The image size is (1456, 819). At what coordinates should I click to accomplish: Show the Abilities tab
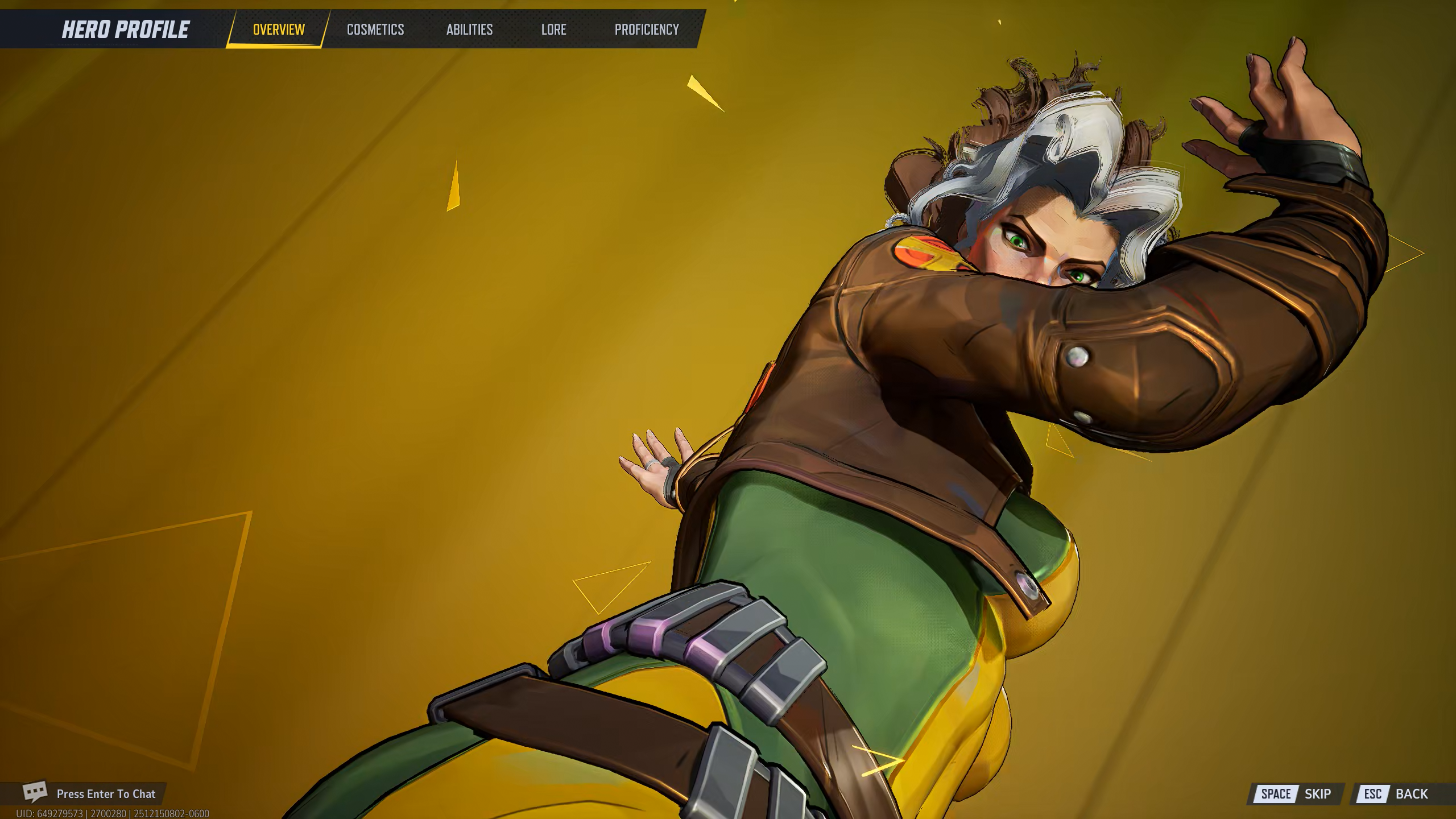(x=469, y=30)
